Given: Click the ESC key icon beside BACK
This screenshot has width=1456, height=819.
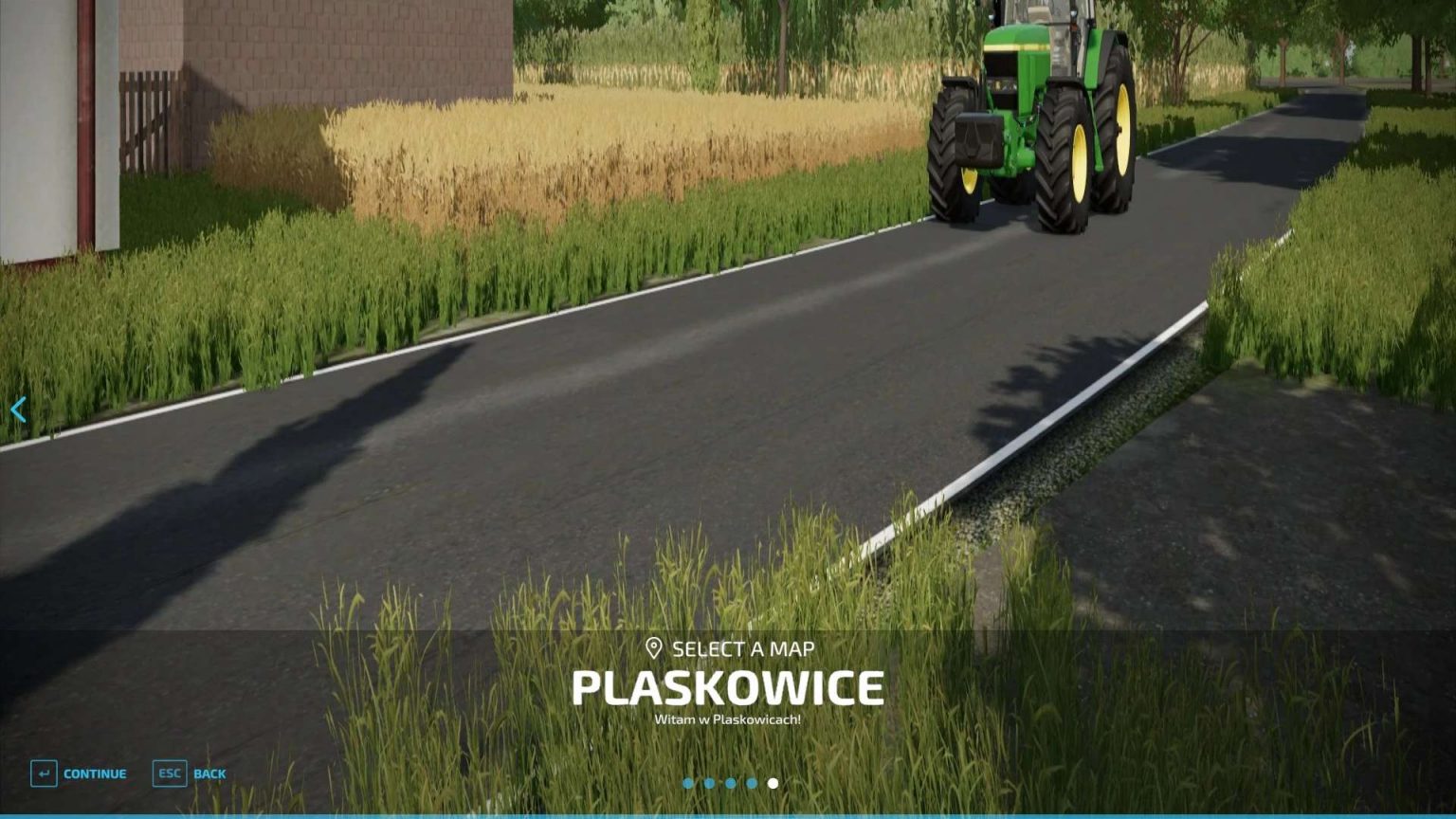Looking at the screenshot, I should click(x=169, y=773).
